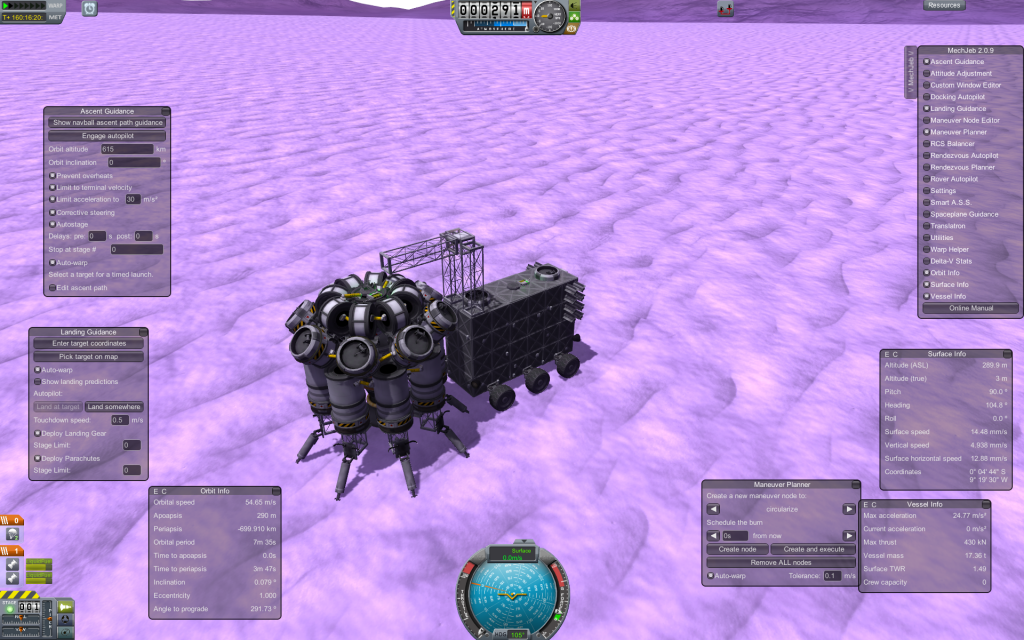
Task: Enable Deploy Parachutes option
Action: (x=37, y=458)
